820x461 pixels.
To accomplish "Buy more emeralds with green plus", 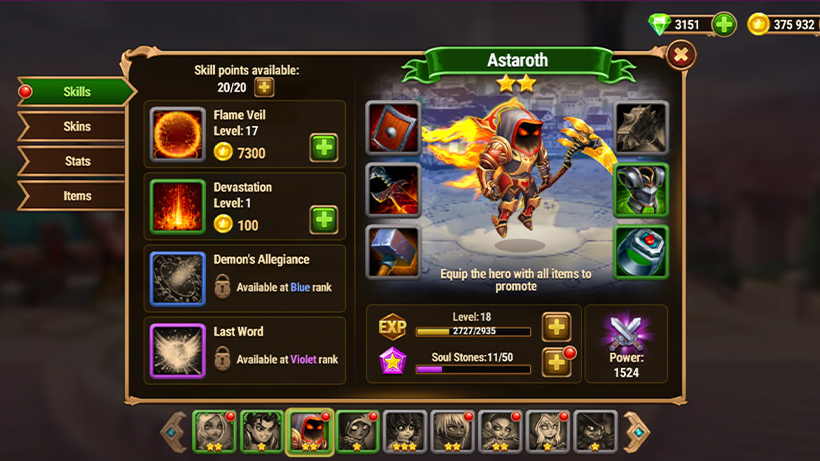I will (724, 24).
